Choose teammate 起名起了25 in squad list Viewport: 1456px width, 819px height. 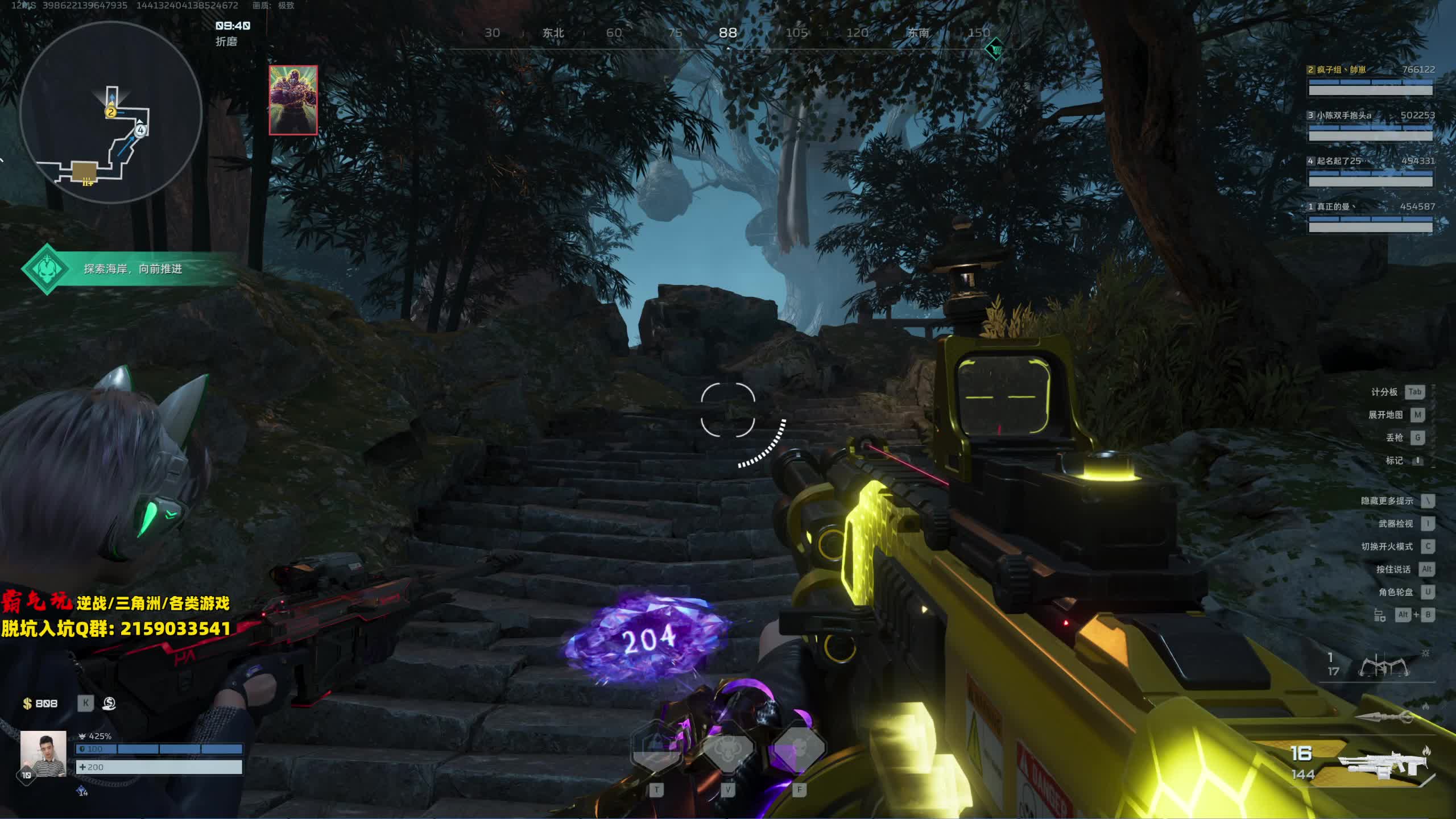click(x=1370, y=171)
